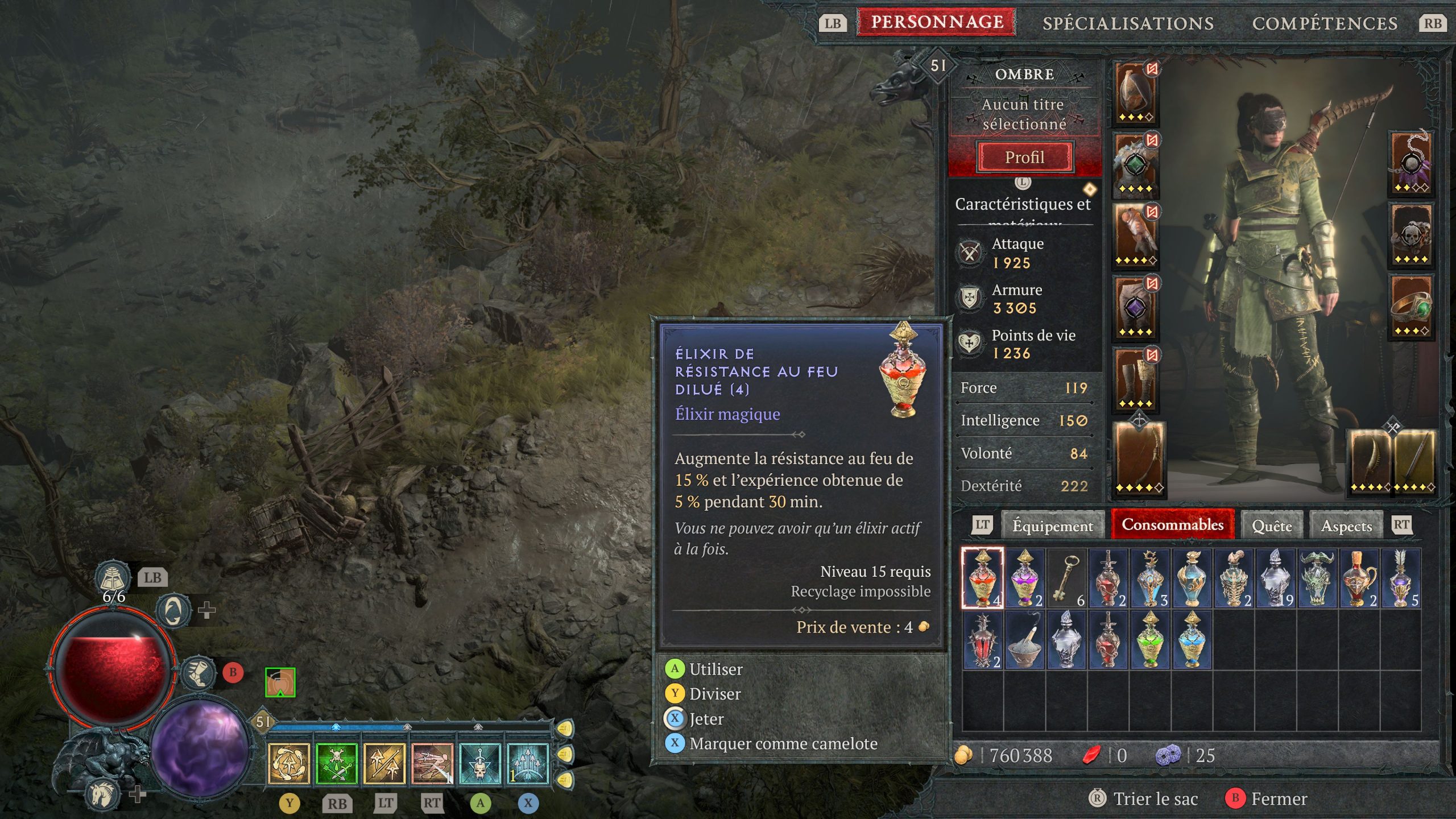The width and height of the screenshot is (1456, 819).
Task: Pick the green elixir in the bag
Action: pos(1150,640)
